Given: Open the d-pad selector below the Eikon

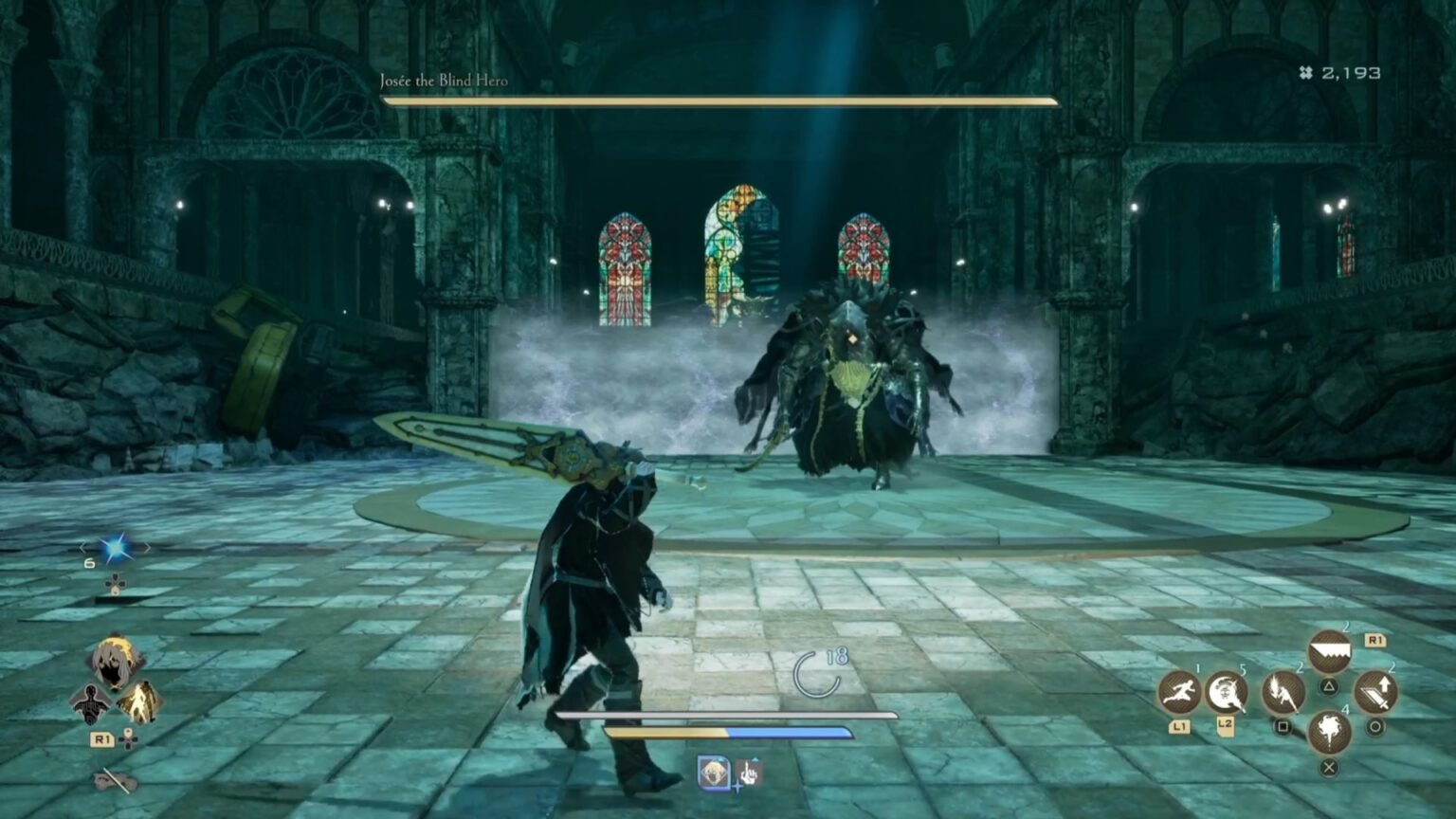Looking at the screenshot, I should [x=114, y=583].
